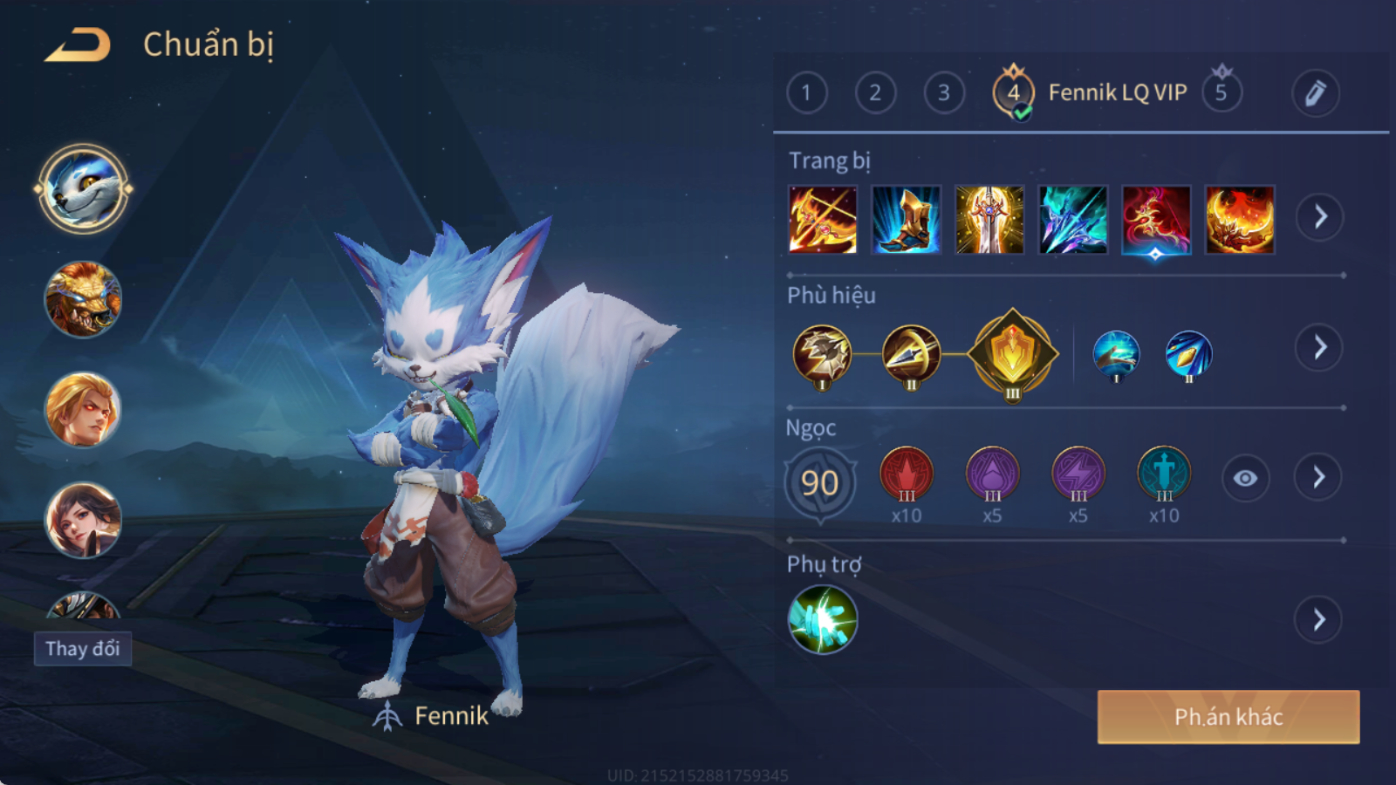Switch to loadout preset 3
Screen dimensions: 1396x785
coord(943,94)
